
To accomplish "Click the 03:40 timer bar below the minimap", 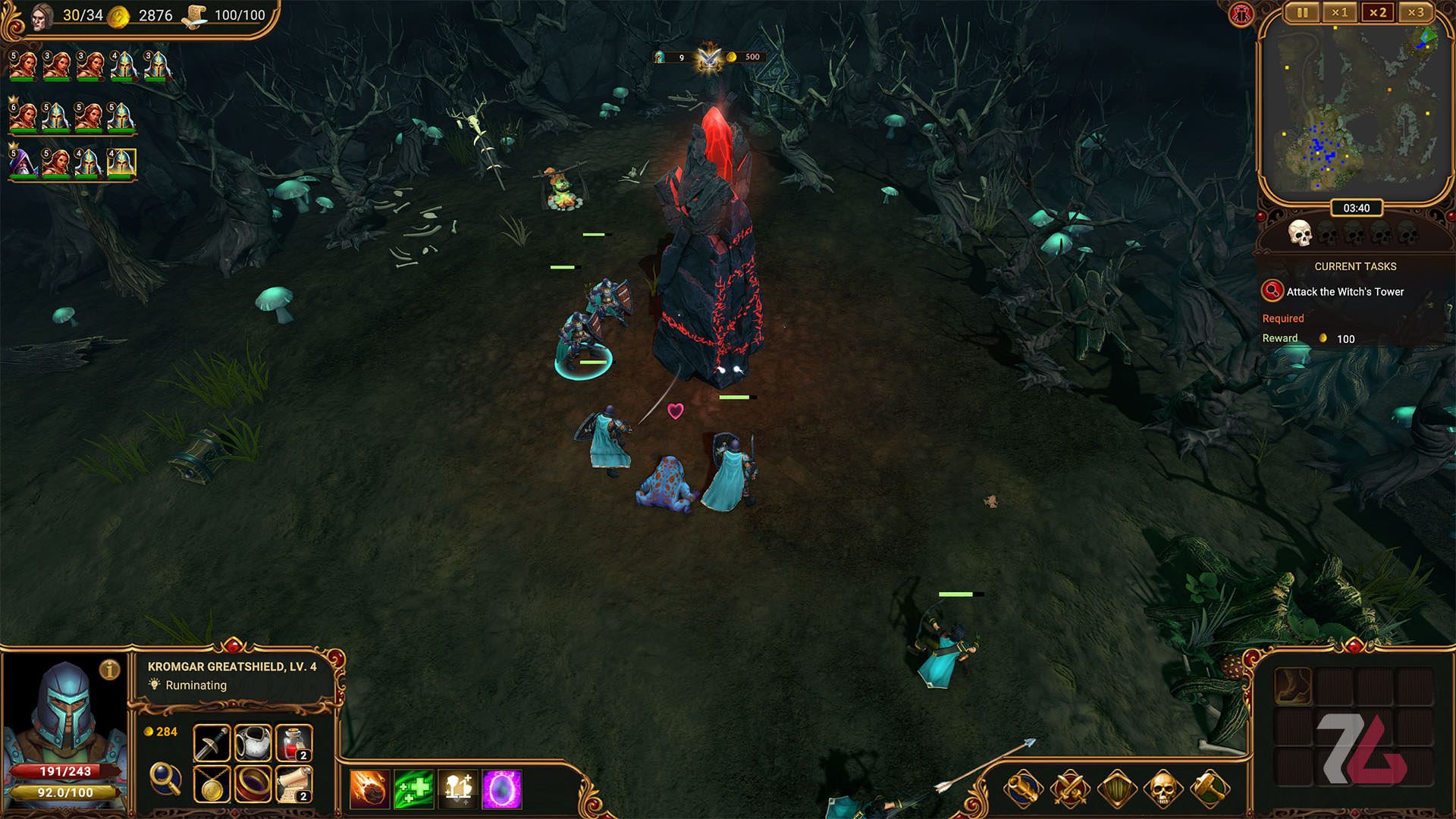I will [x=1357, y=208].
